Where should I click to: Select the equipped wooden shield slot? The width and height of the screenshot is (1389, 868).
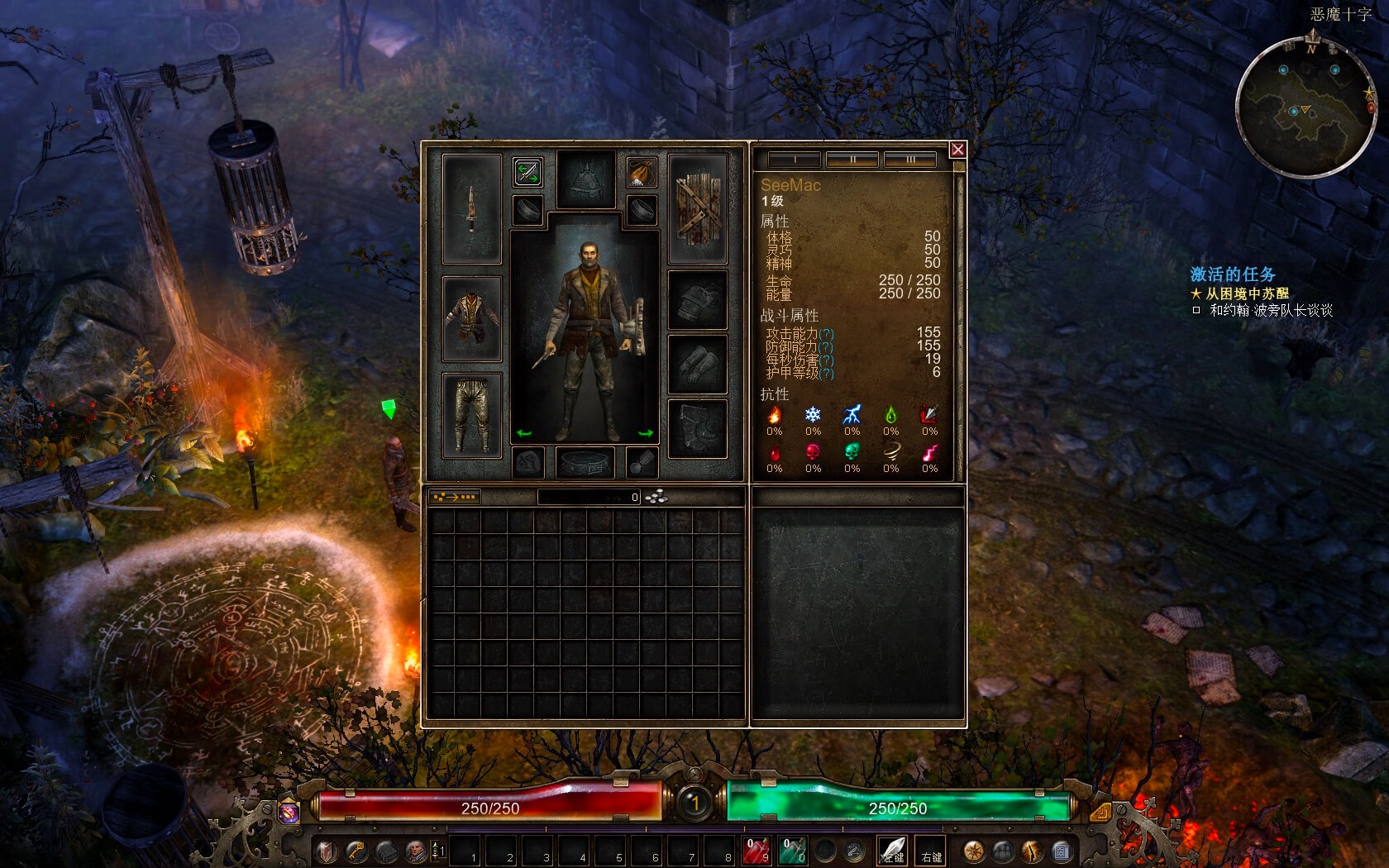(697, 208)
